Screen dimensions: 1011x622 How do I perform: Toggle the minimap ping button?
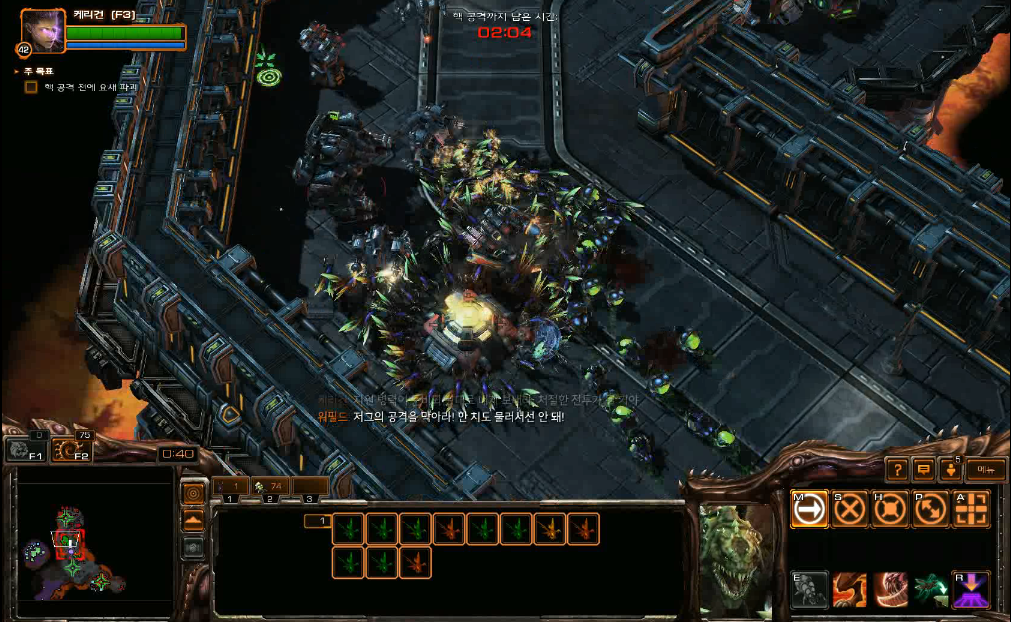193,493
